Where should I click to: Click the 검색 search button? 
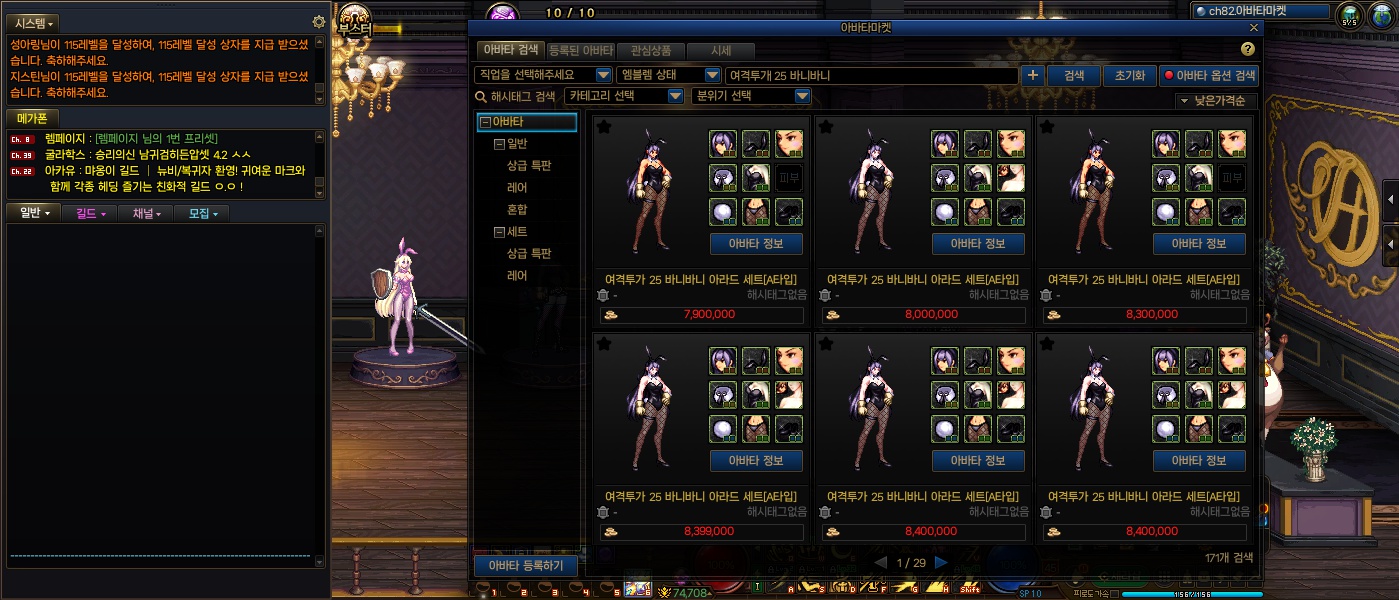point(1074,75)
